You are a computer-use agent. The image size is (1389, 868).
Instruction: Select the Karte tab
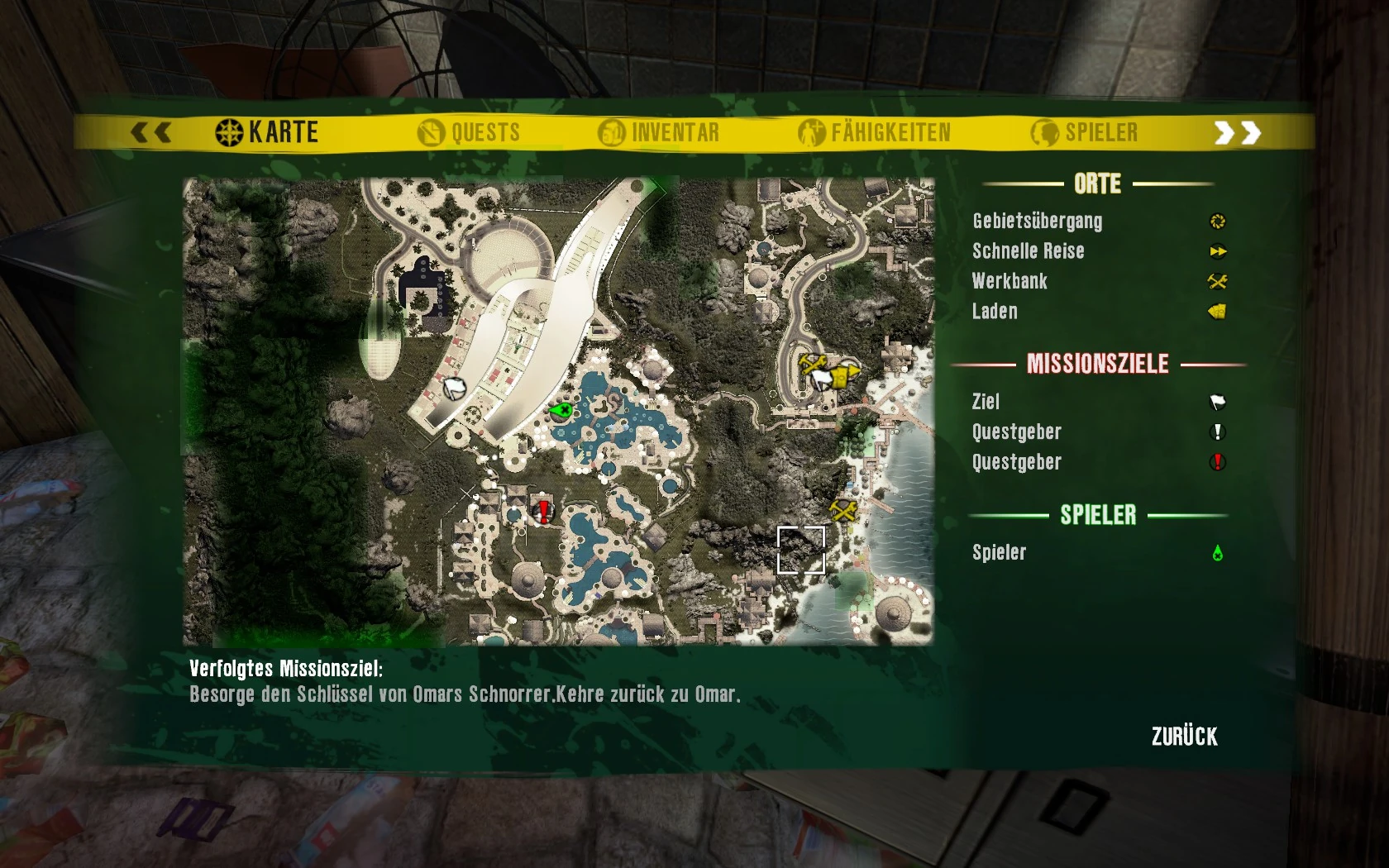[x=267, y=132]
